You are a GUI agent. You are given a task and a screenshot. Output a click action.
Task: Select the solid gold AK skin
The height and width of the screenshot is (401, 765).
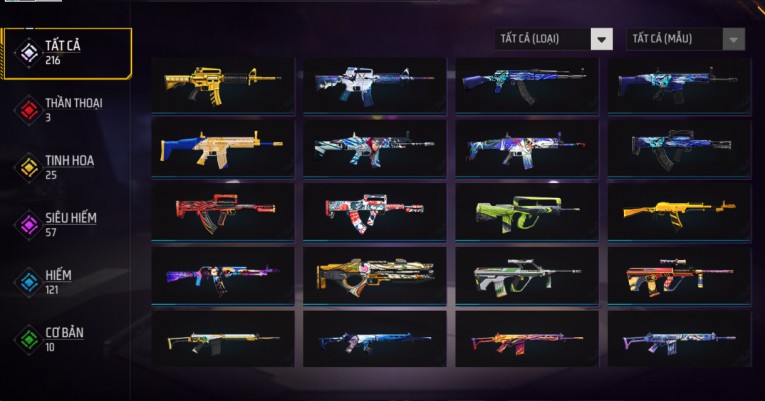679,211
